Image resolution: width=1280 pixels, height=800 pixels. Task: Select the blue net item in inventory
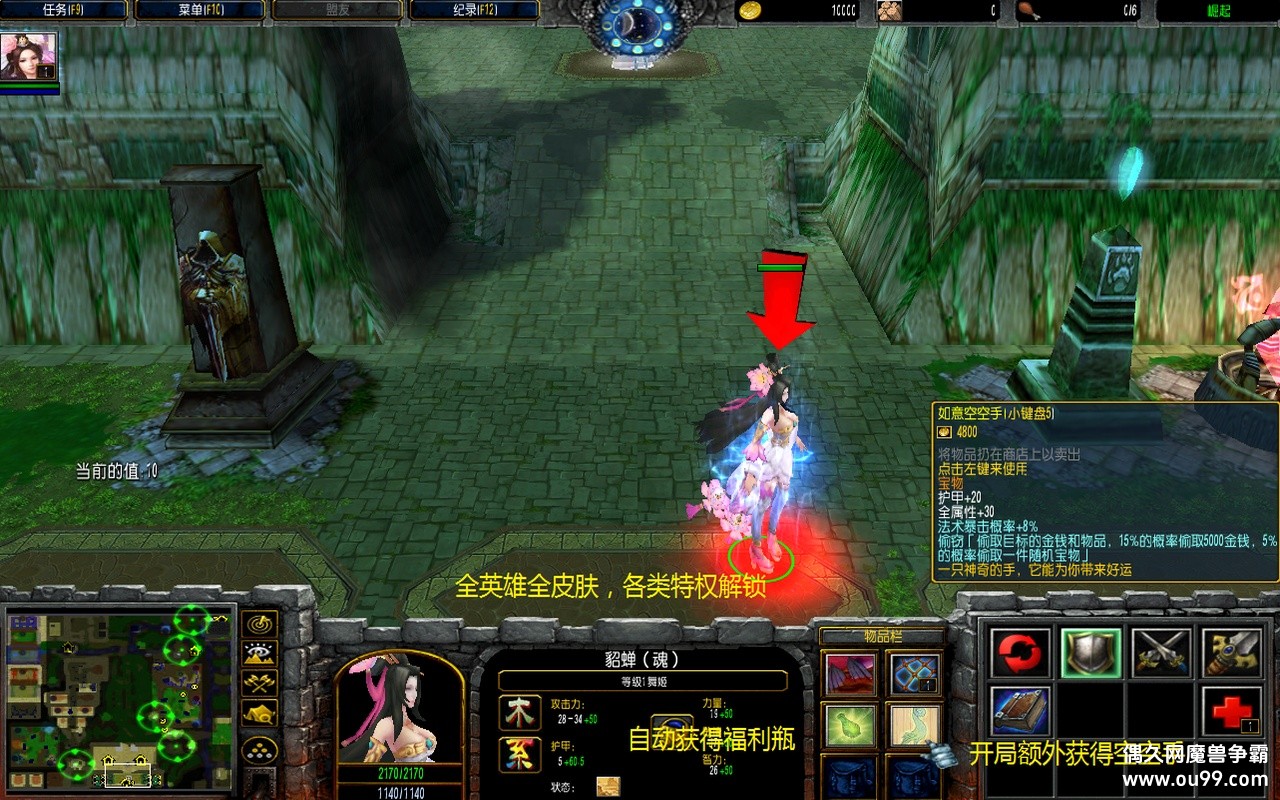(x=915, y=674)
